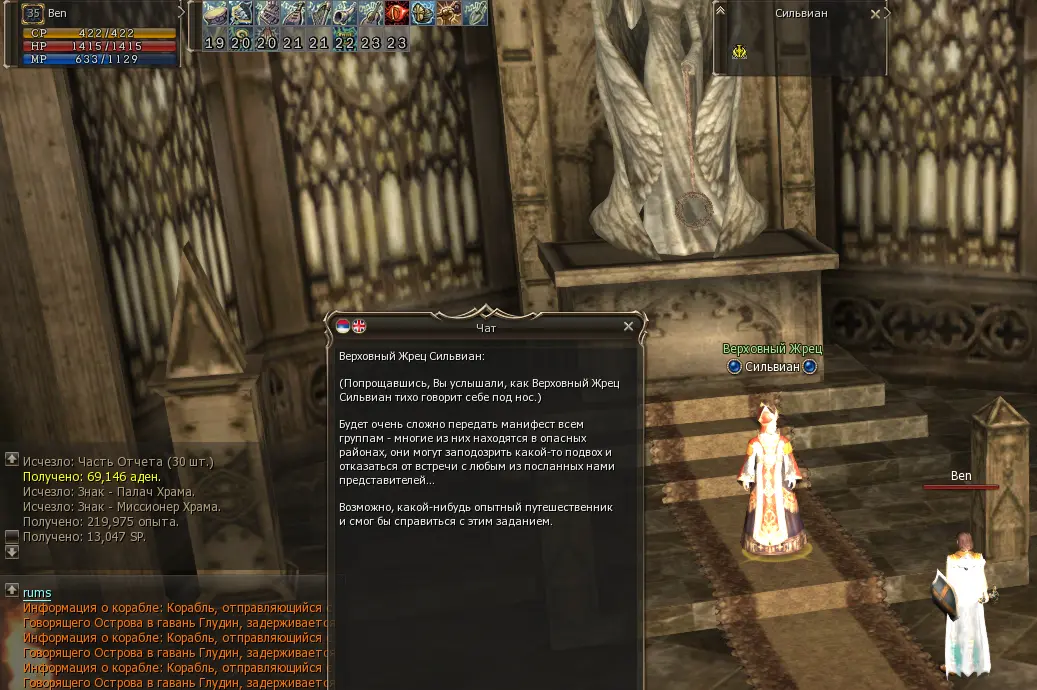The width and height of the screenshot is (1037, 690).
Task: Switch dialogue language with the British flag
Action: 359,326
